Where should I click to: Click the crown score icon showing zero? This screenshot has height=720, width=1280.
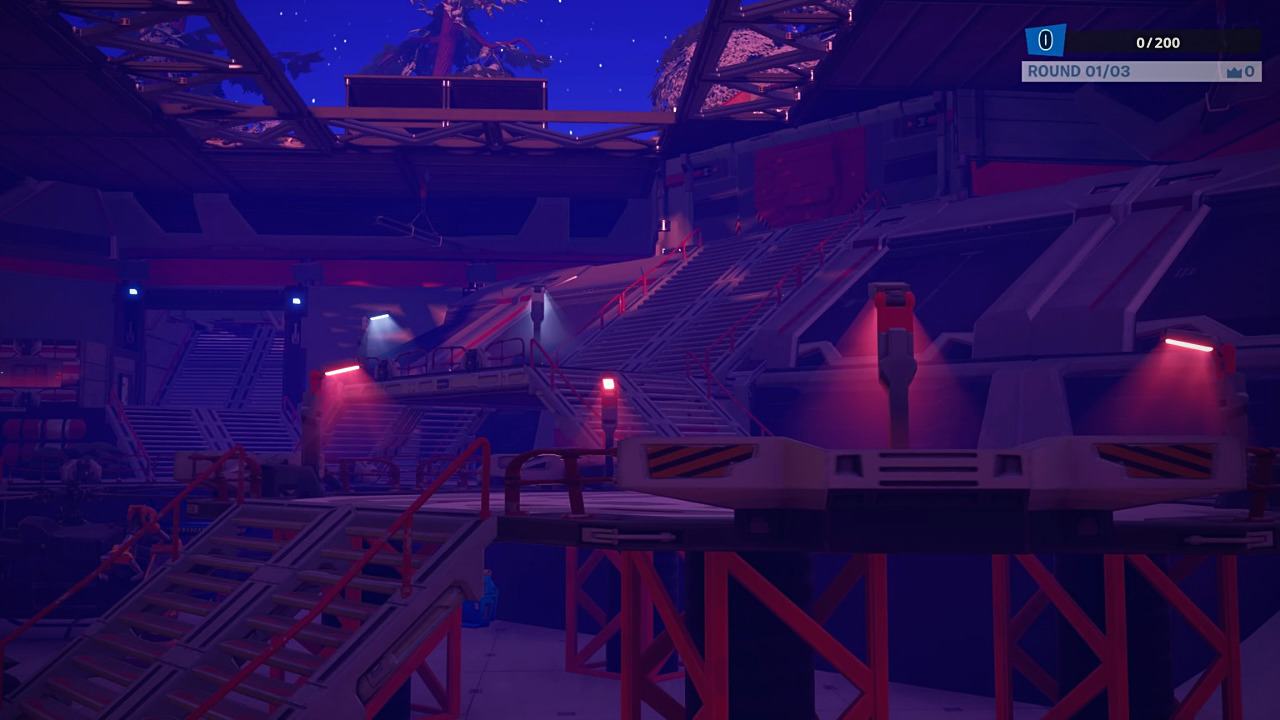(1237, 71)
